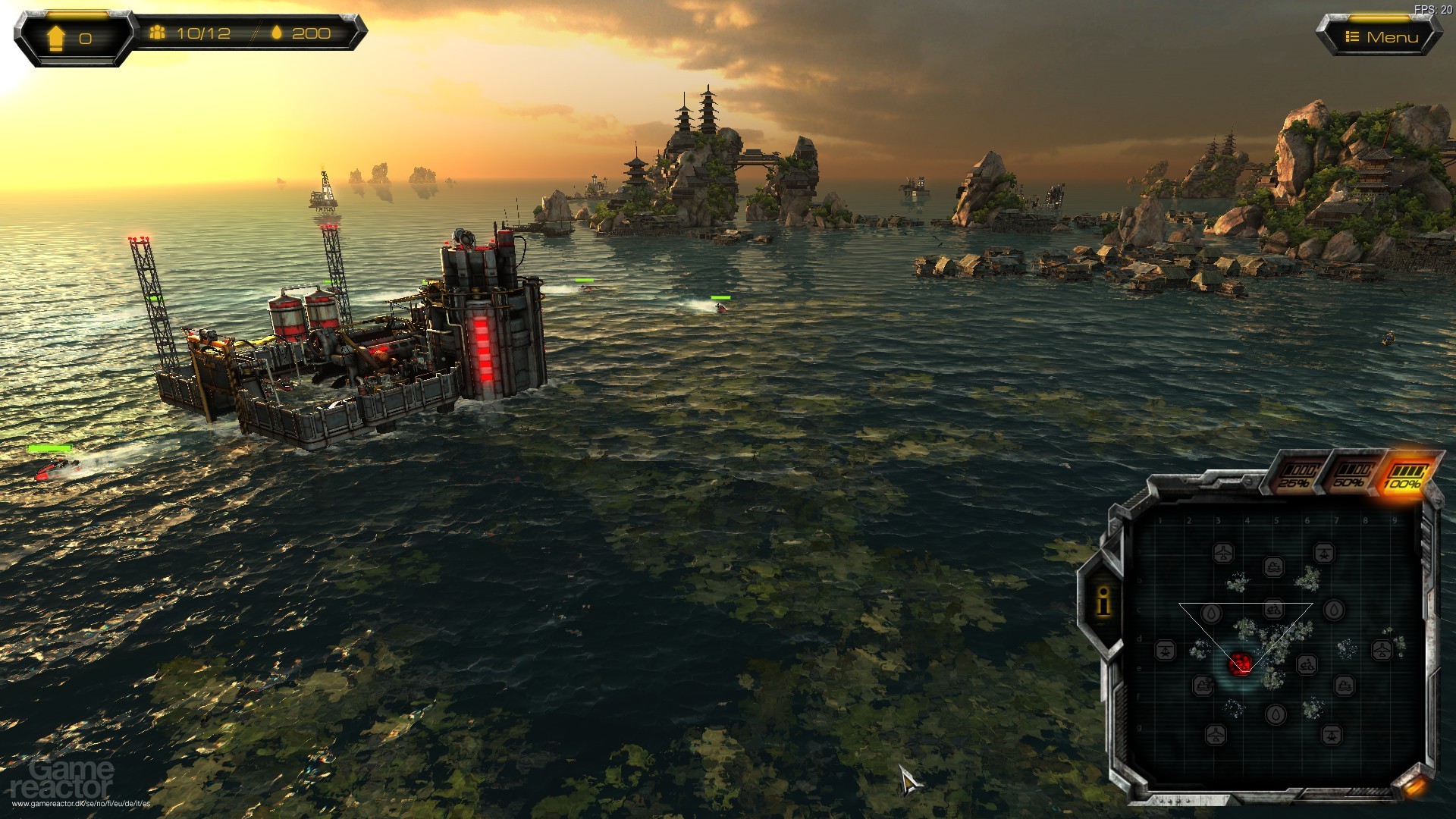Select the red base marker on the minimap

(1240, 664)
